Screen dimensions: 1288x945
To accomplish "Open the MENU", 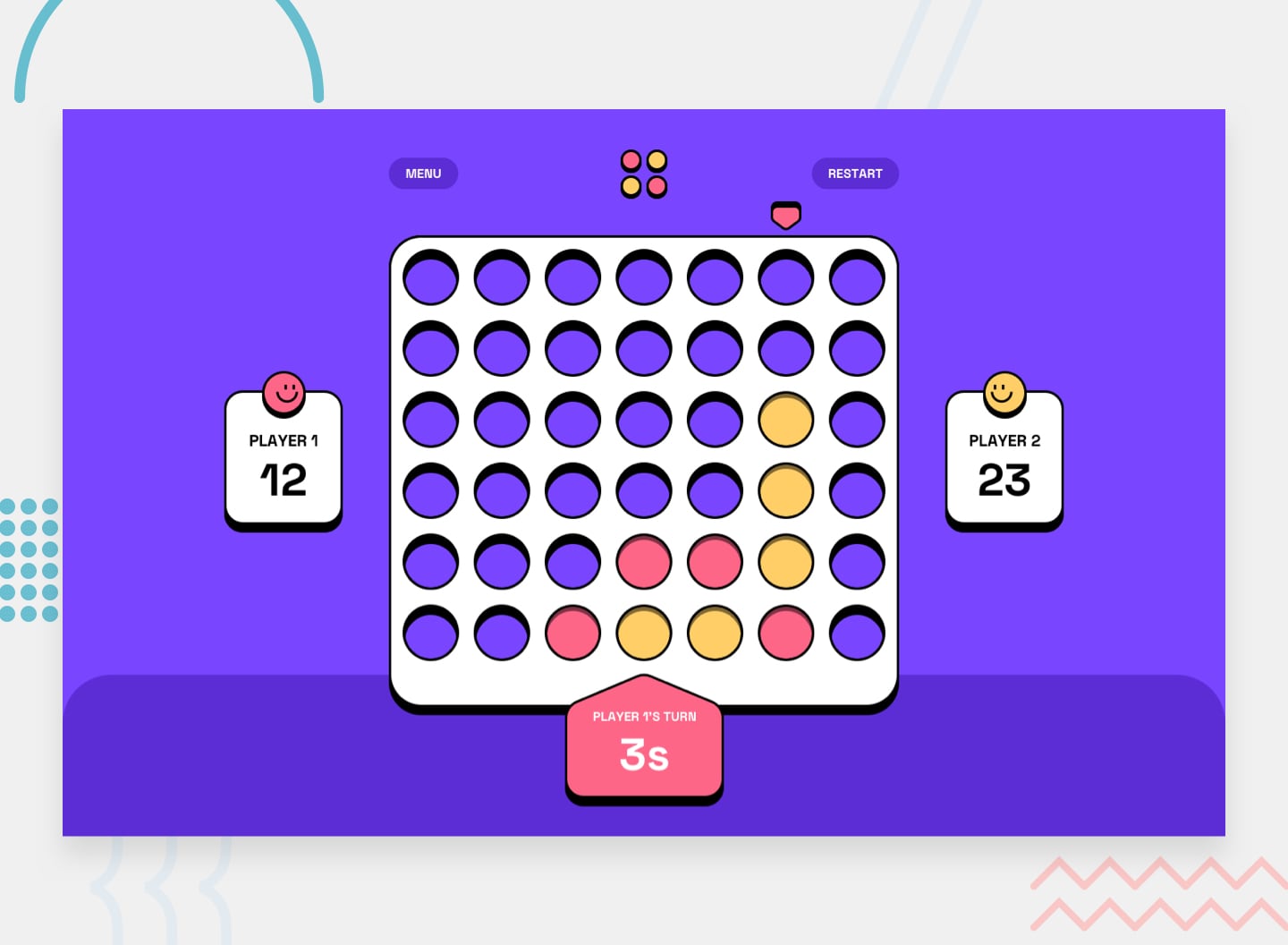I will 423,174.
